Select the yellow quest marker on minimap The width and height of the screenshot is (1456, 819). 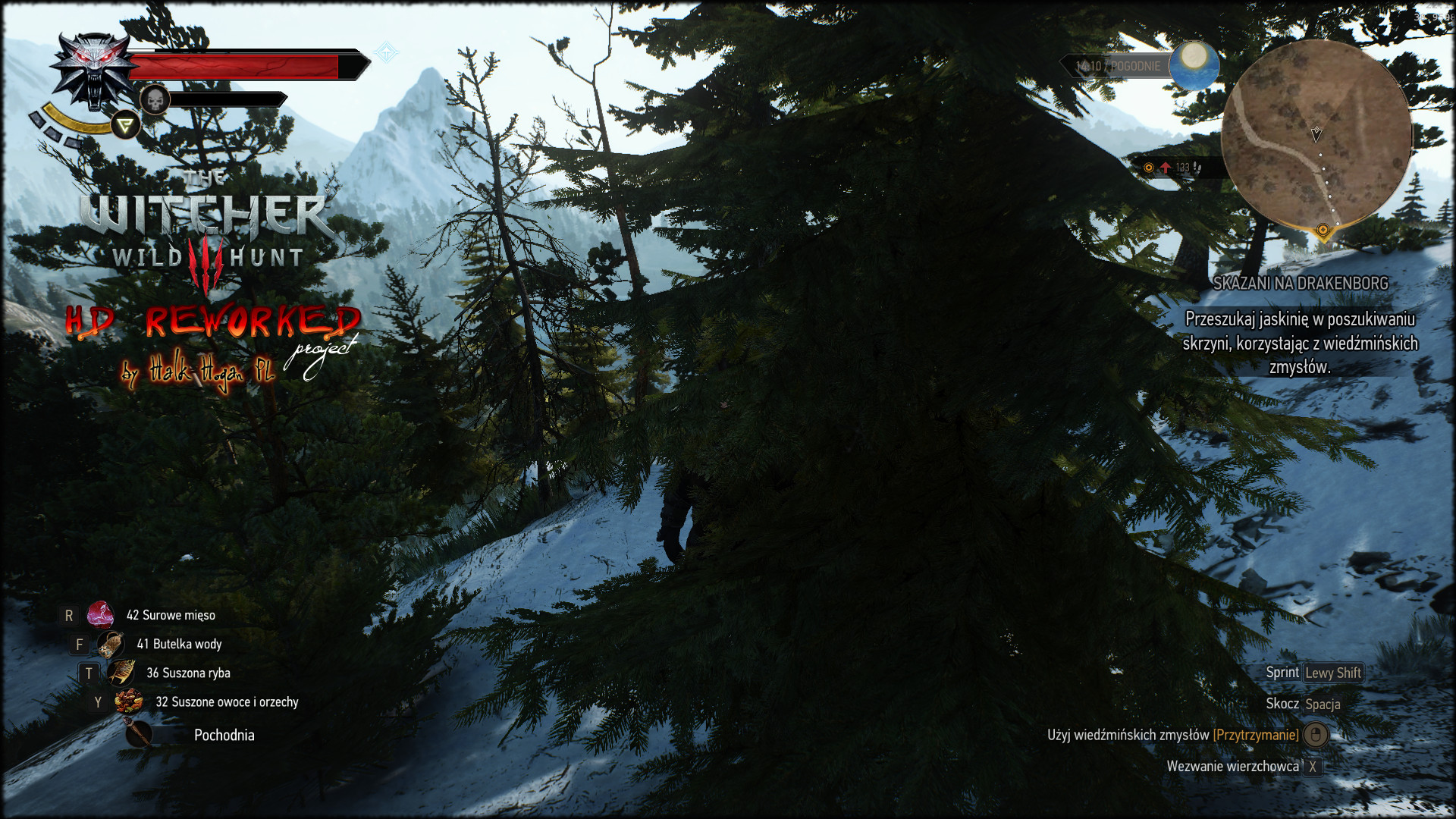(1323, 230)
